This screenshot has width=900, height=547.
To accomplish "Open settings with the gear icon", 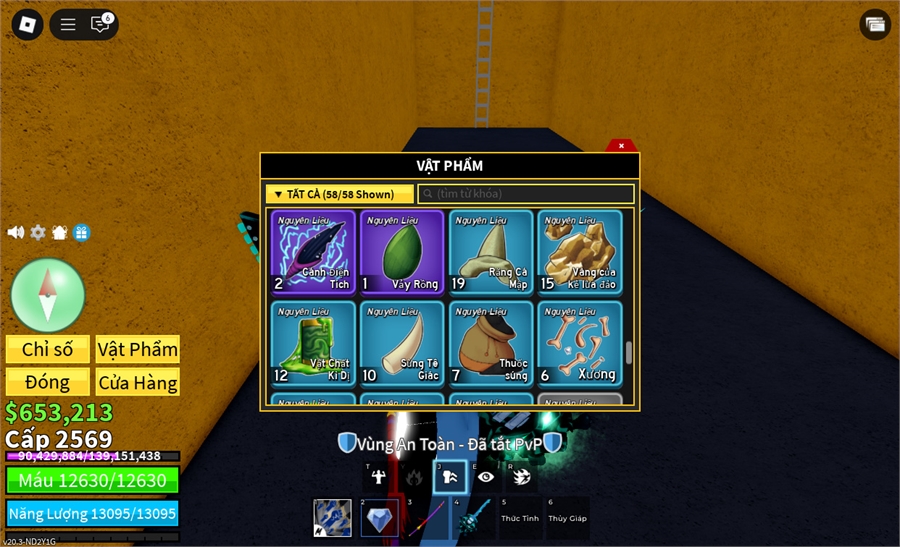I will (38, 232).
